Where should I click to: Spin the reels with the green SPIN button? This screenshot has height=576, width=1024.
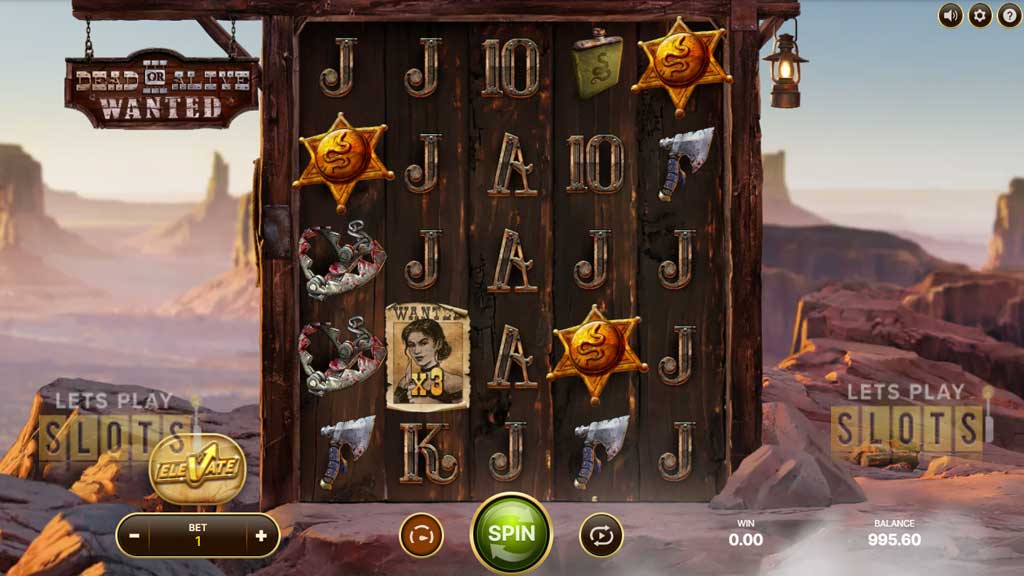coord(511,533)
